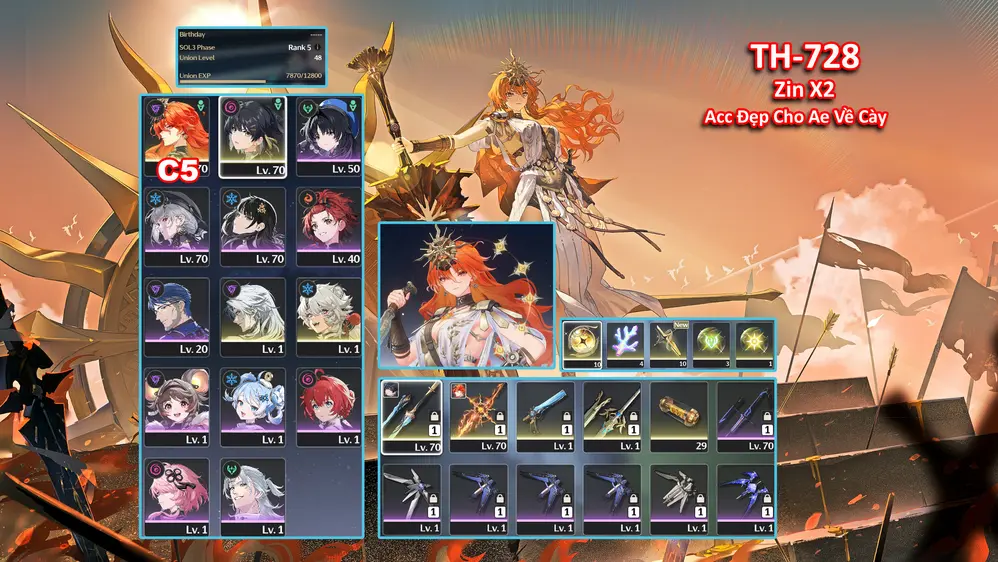
Task: Choose the blue-haired male Lv. 20 character
Action: point(177,317)
